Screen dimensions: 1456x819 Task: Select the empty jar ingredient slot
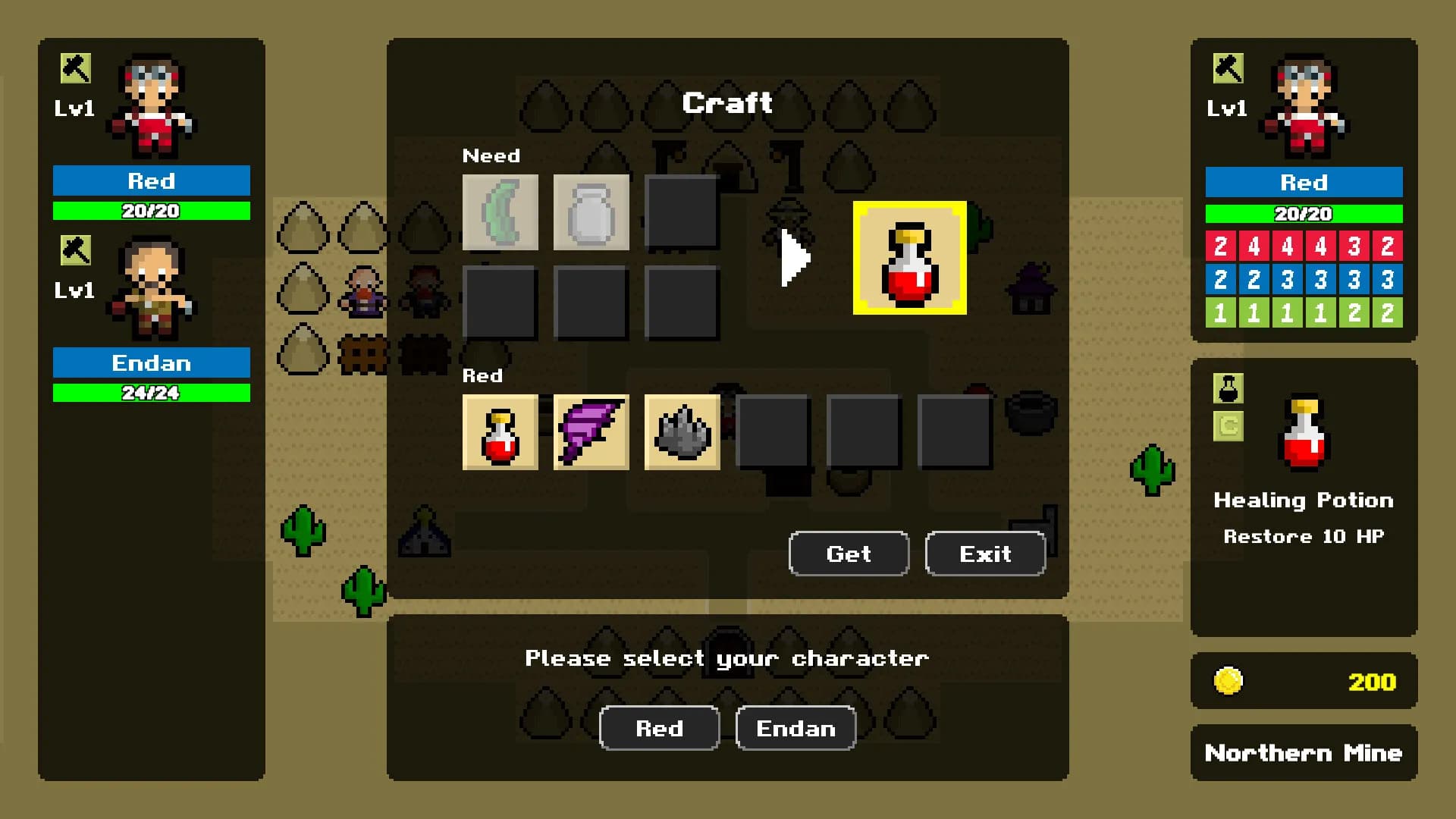[591, 212]
